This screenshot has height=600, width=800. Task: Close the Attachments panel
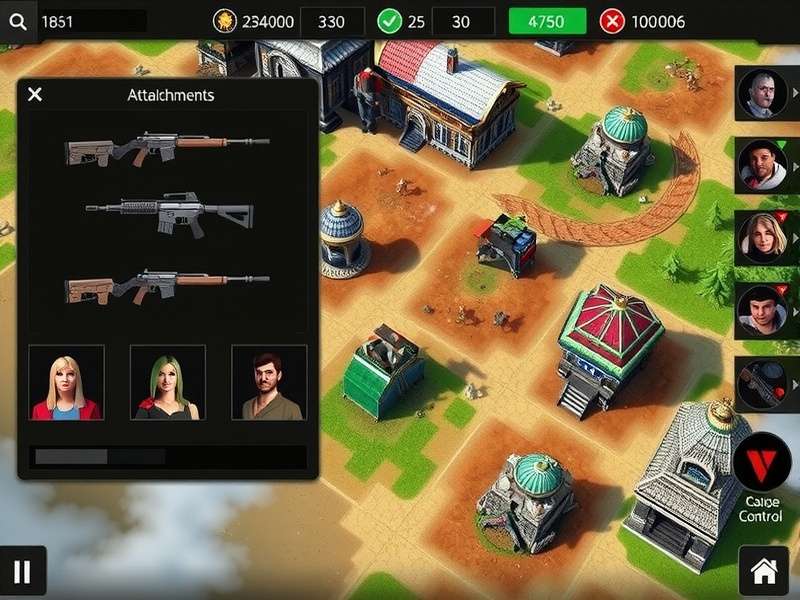point(35,95)
